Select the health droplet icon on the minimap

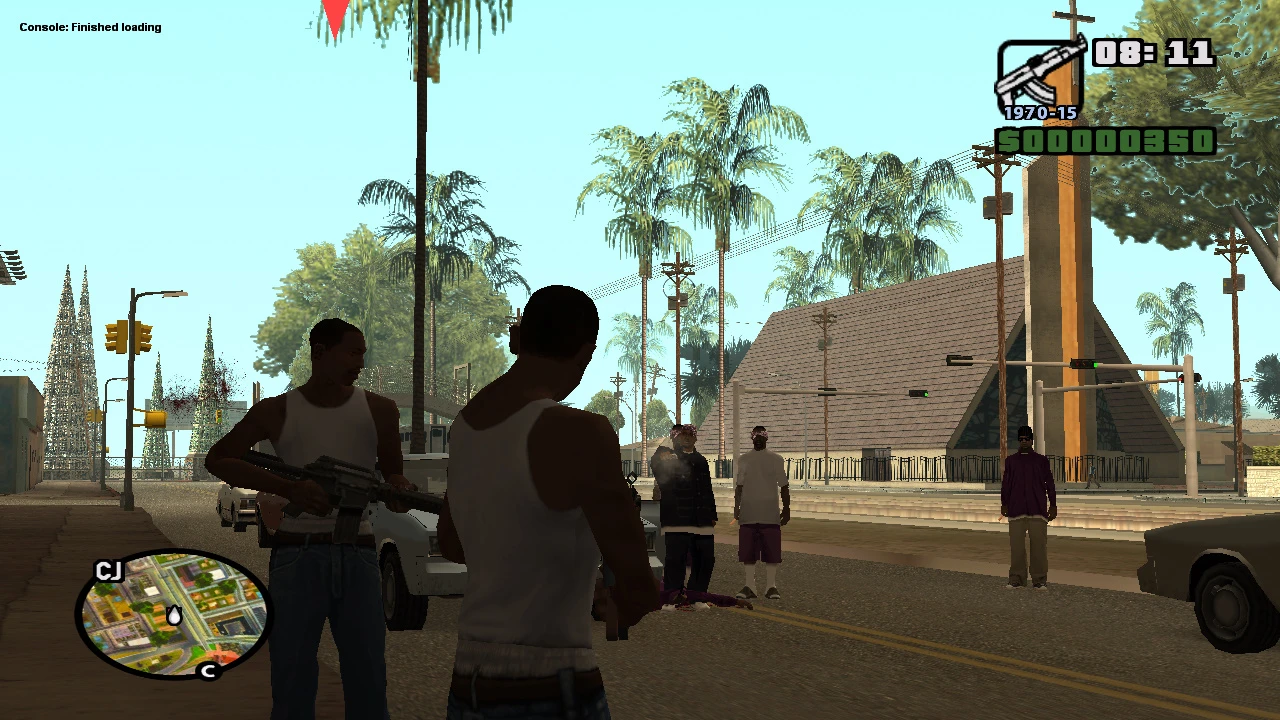coord(174,616)
